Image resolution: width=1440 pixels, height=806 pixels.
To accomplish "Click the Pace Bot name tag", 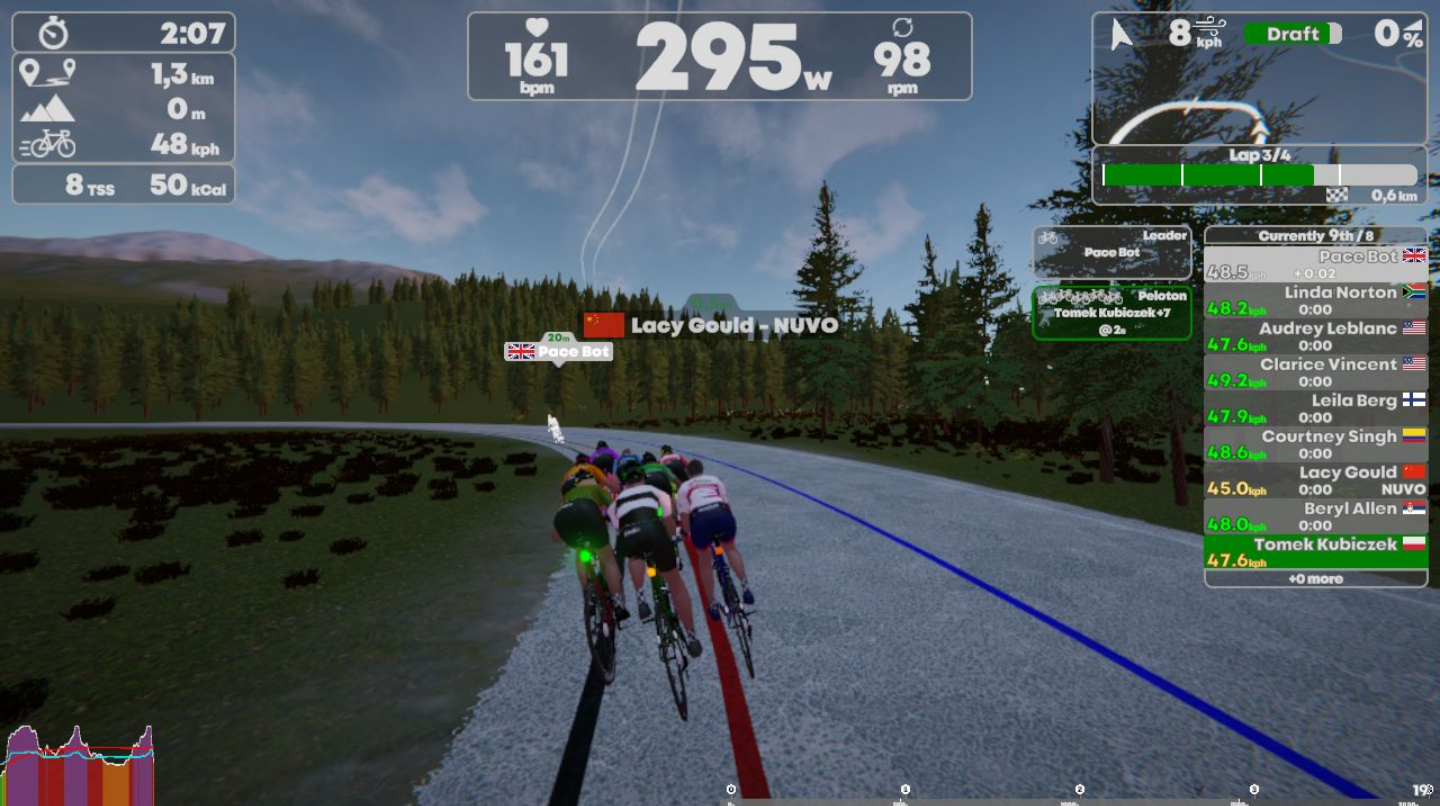I will (559, 352).
